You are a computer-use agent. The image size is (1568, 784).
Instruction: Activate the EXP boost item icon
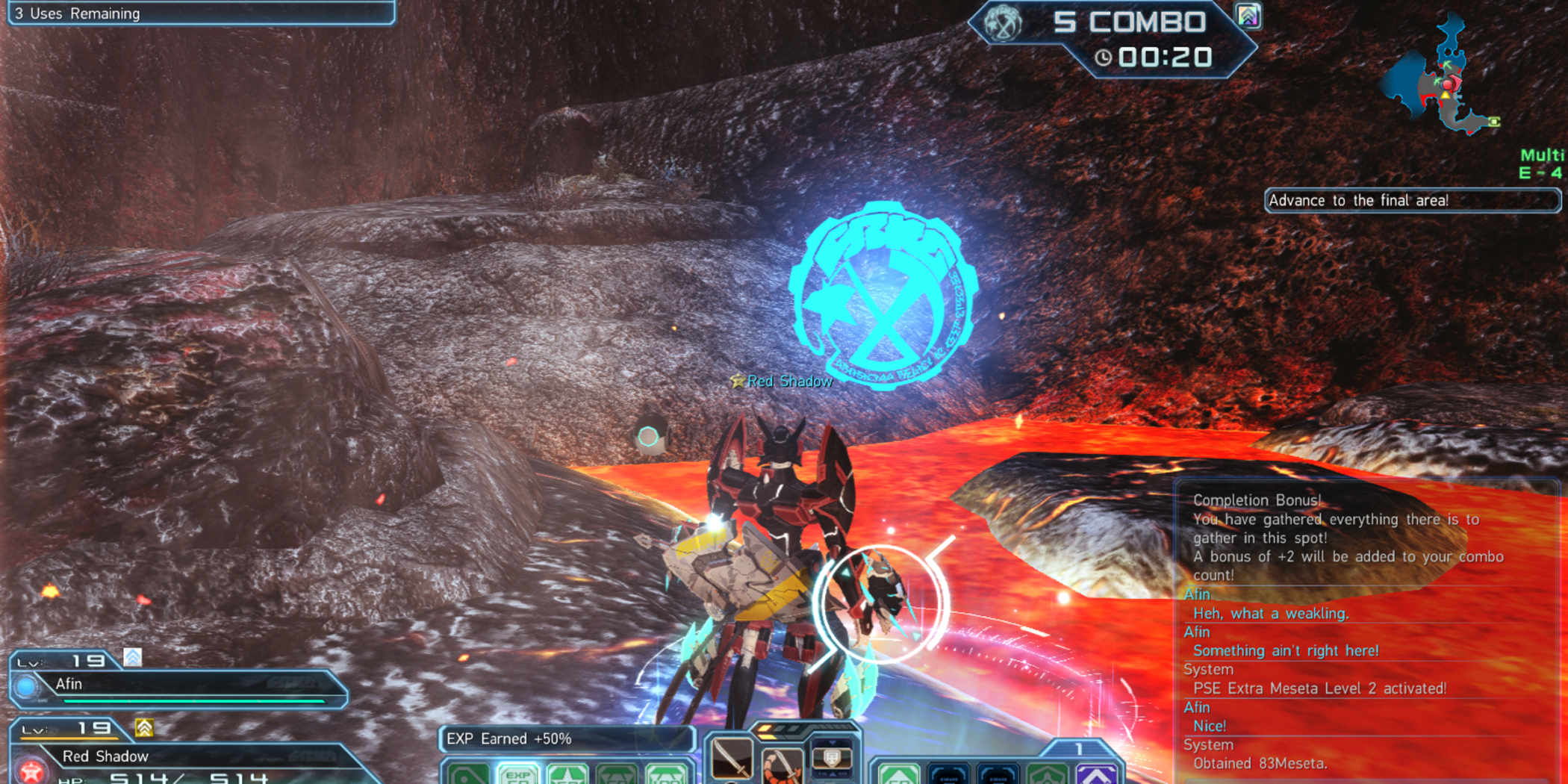pos(517,774)
